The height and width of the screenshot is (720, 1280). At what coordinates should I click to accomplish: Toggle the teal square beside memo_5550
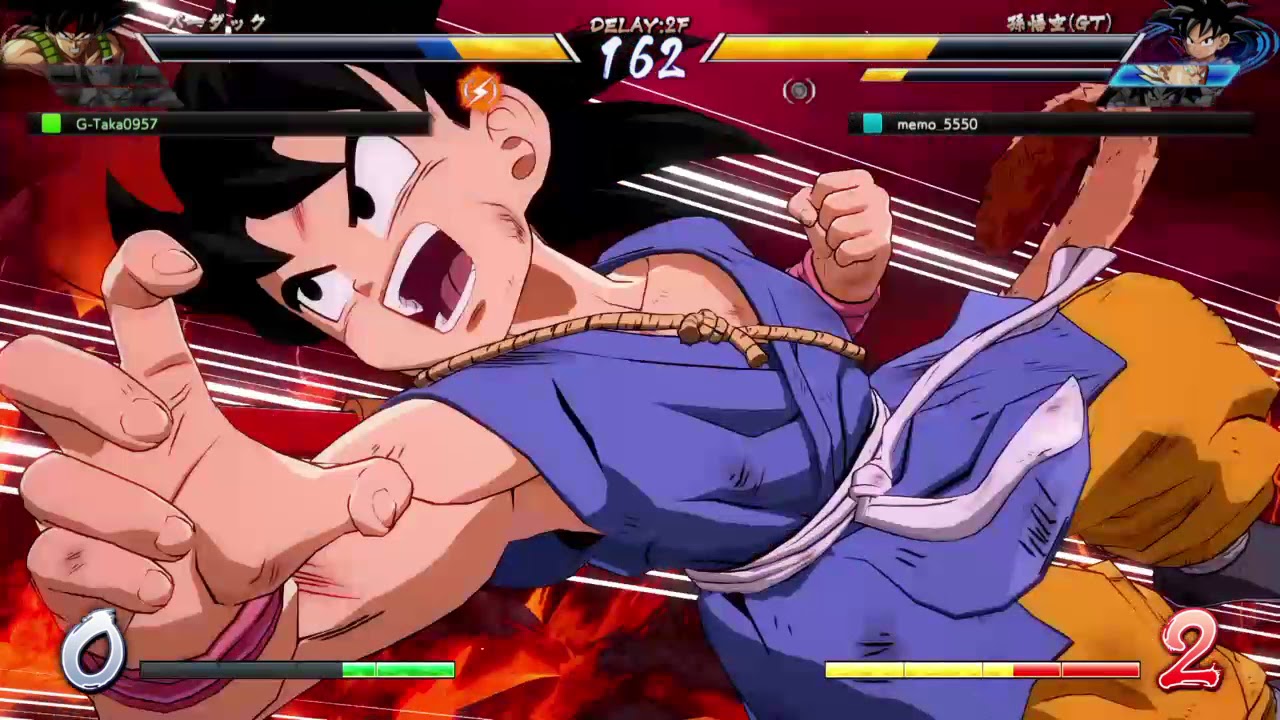(873, 126)
